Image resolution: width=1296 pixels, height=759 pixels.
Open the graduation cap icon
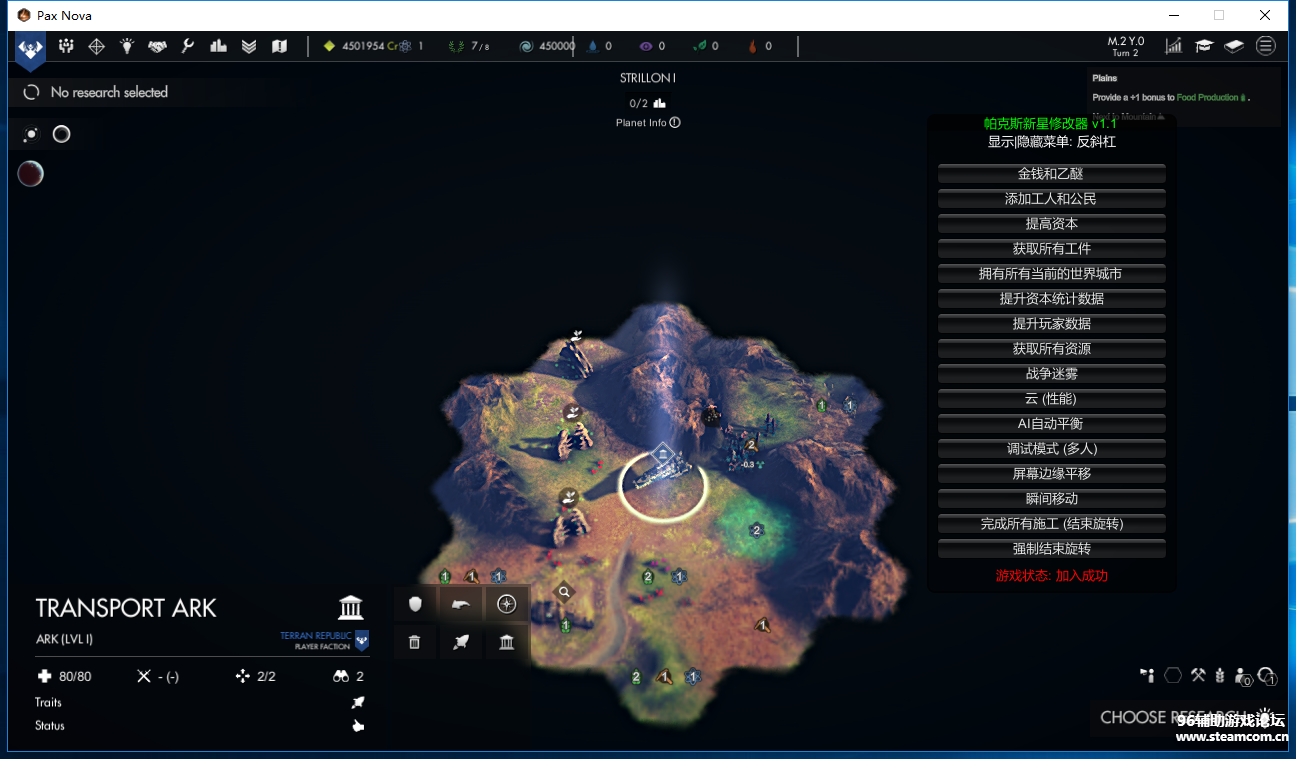(1205, 45)
